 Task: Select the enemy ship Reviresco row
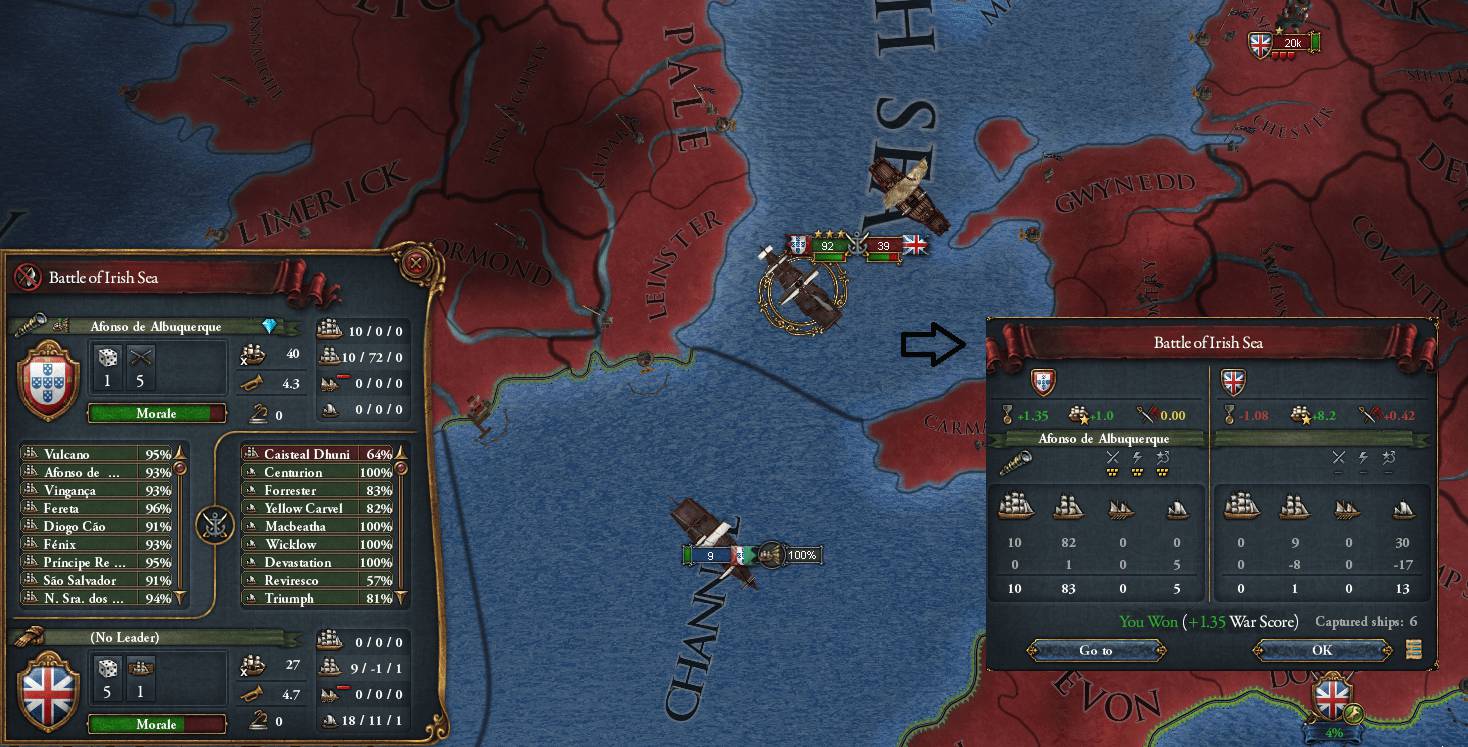318,580
